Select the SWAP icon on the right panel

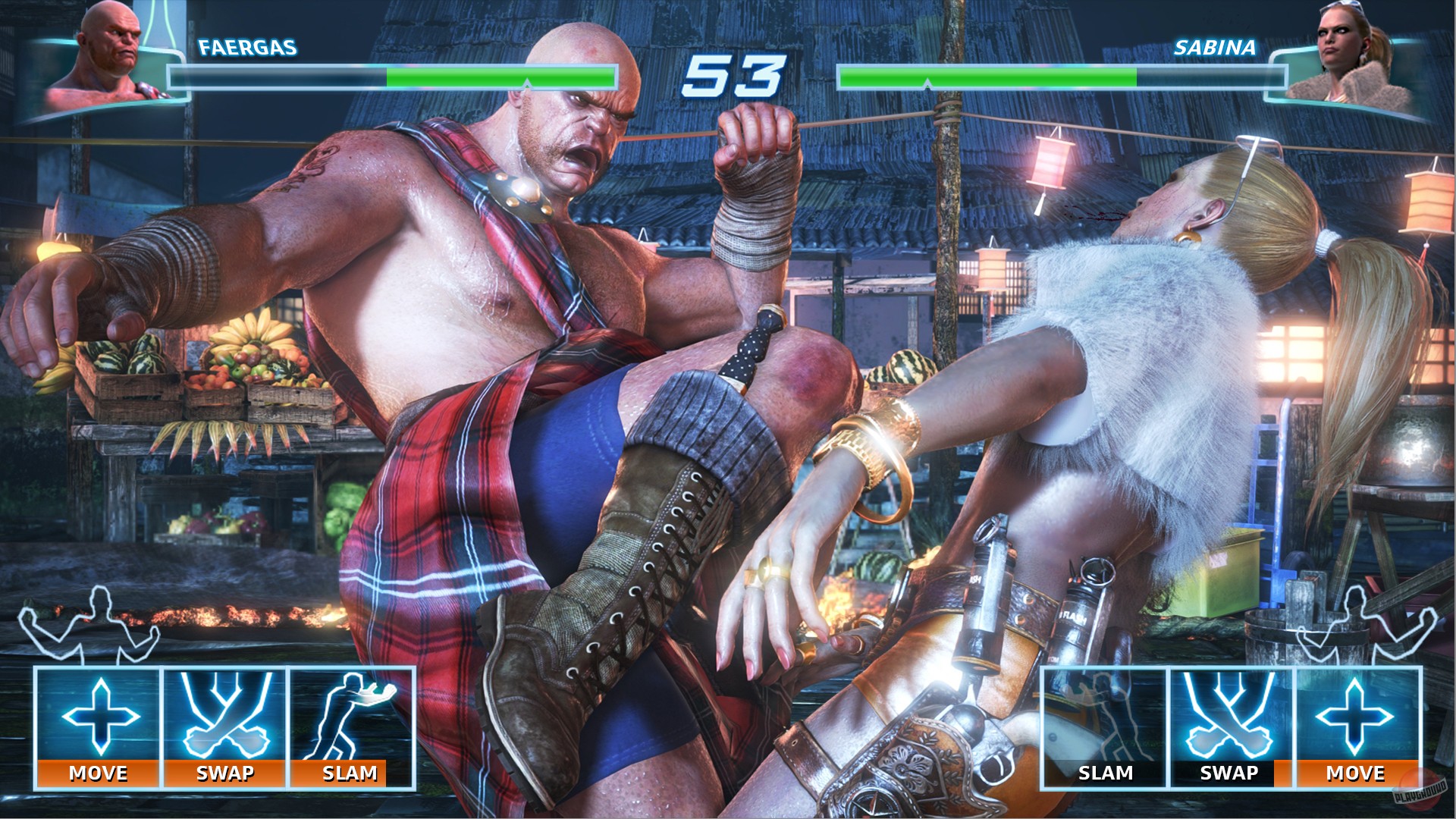(1228, 714)
